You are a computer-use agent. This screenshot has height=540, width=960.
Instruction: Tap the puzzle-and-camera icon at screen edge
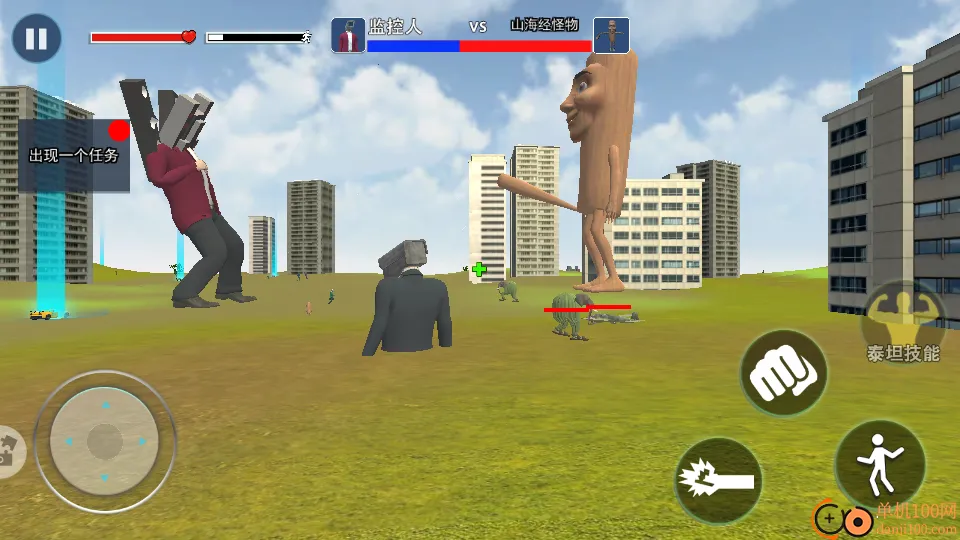[9, 451]
